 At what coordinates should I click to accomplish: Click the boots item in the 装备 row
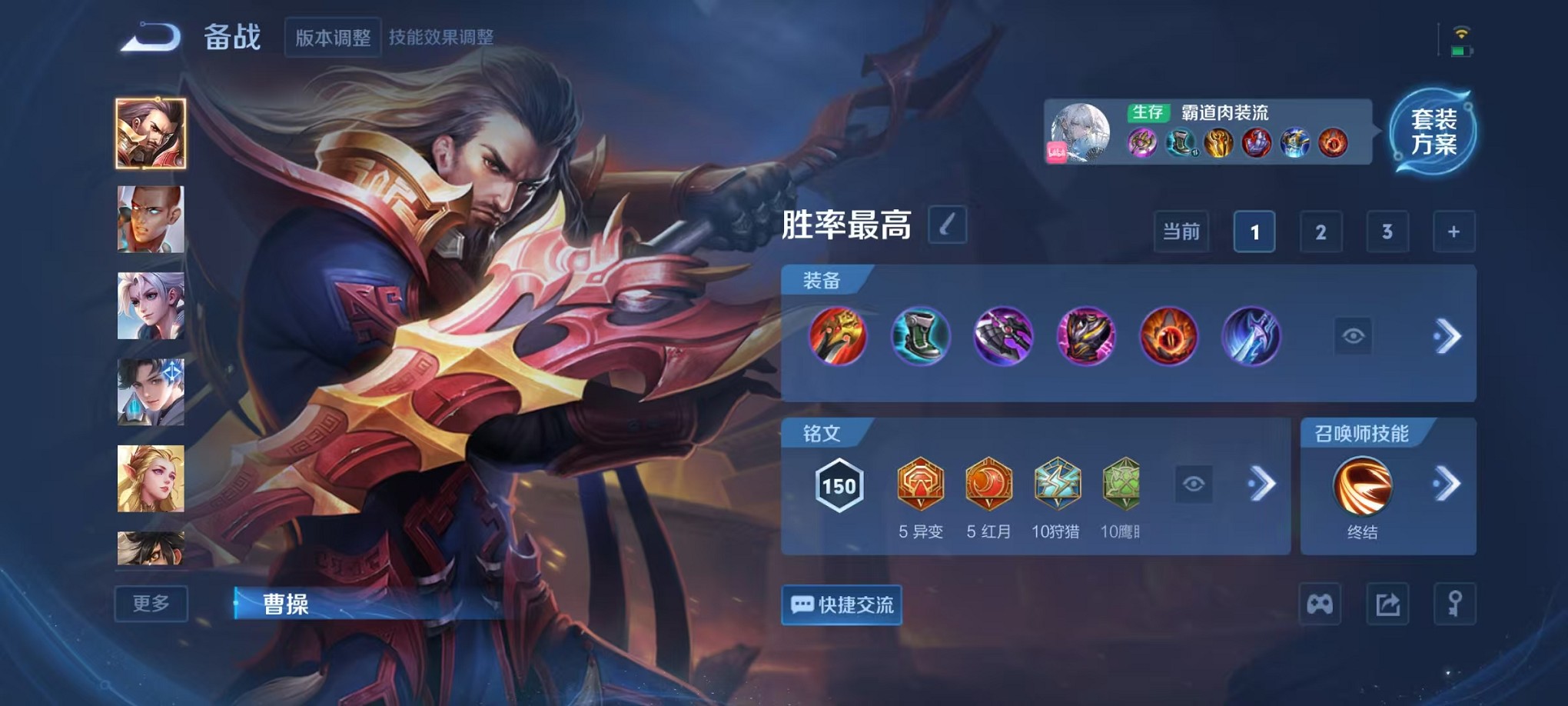point(920,336)
